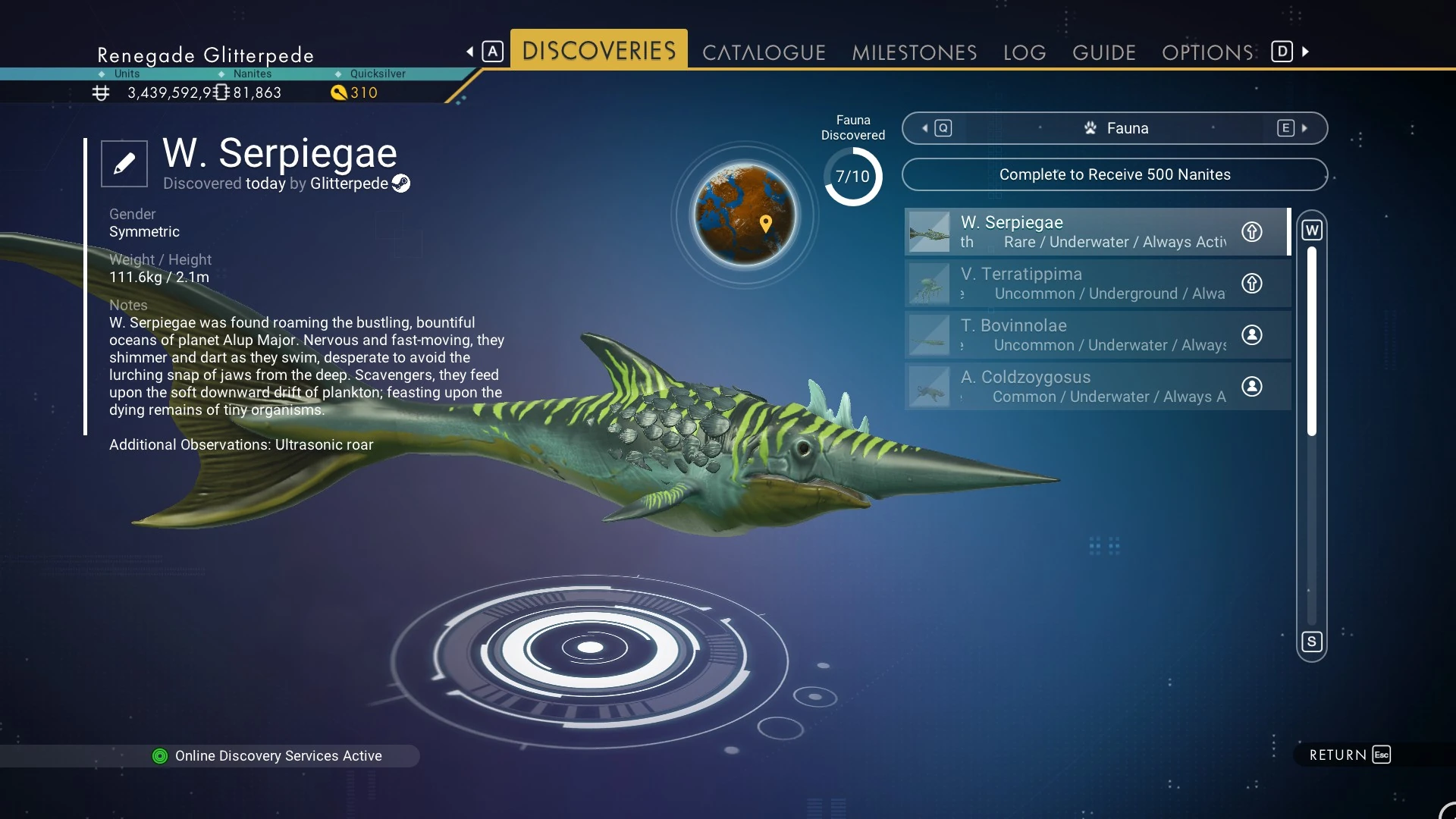Click Complete to Receive 500 Nanites banner
The width and height of the screenshot is (1456, 819).
(x=1115, y=174)
